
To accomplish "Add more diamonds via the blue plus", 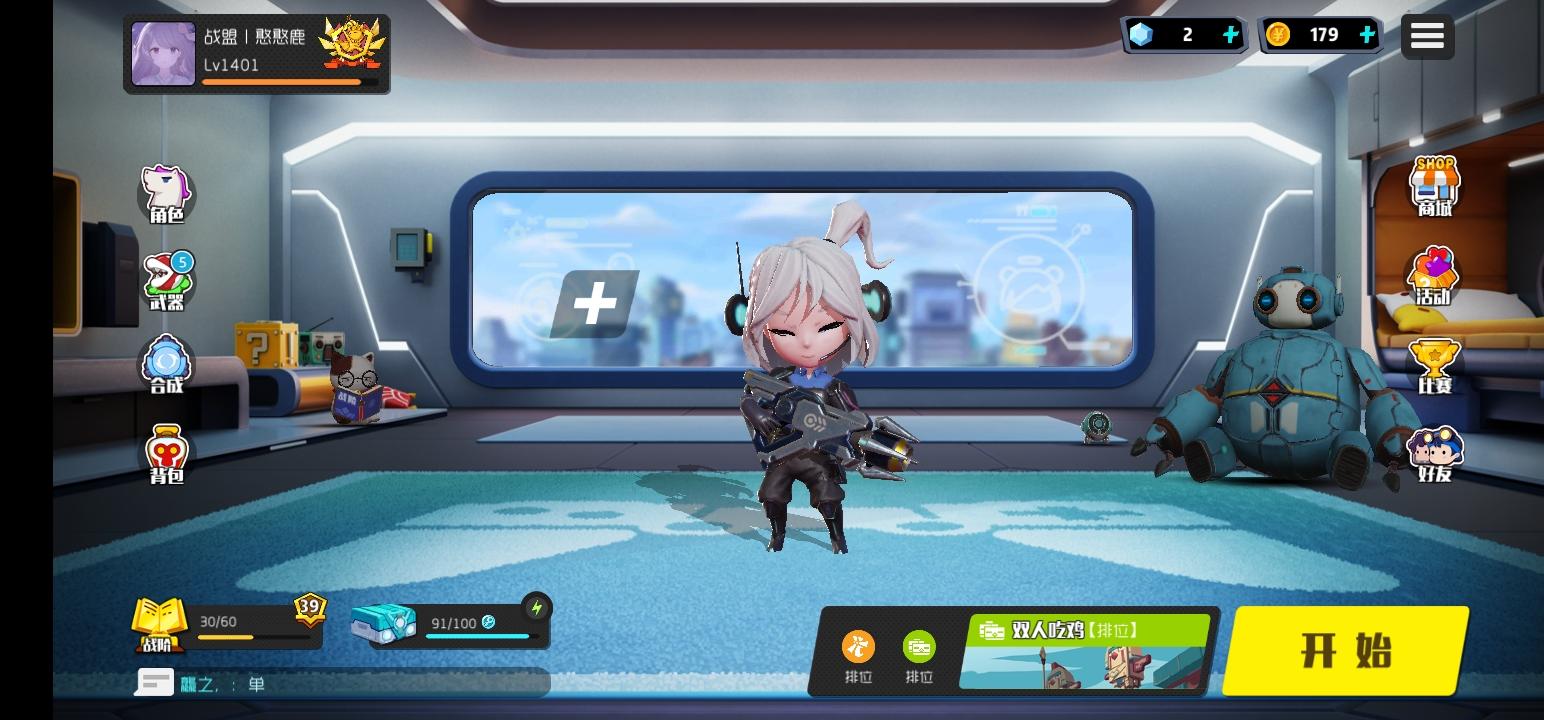I will pos(1230,34).
